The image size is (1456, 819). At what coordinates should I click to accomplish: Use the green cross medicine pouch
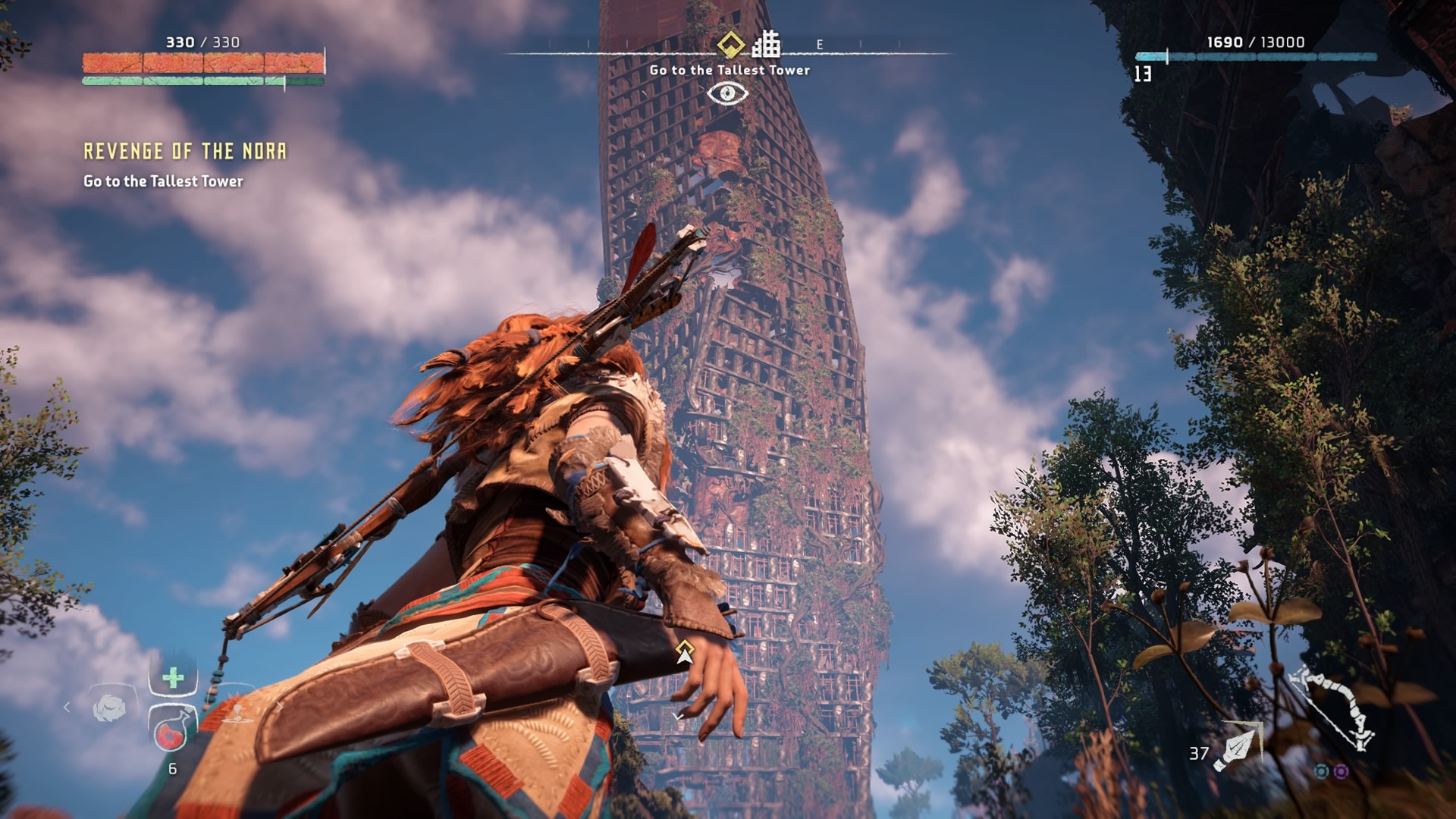[x=173, y=677]
